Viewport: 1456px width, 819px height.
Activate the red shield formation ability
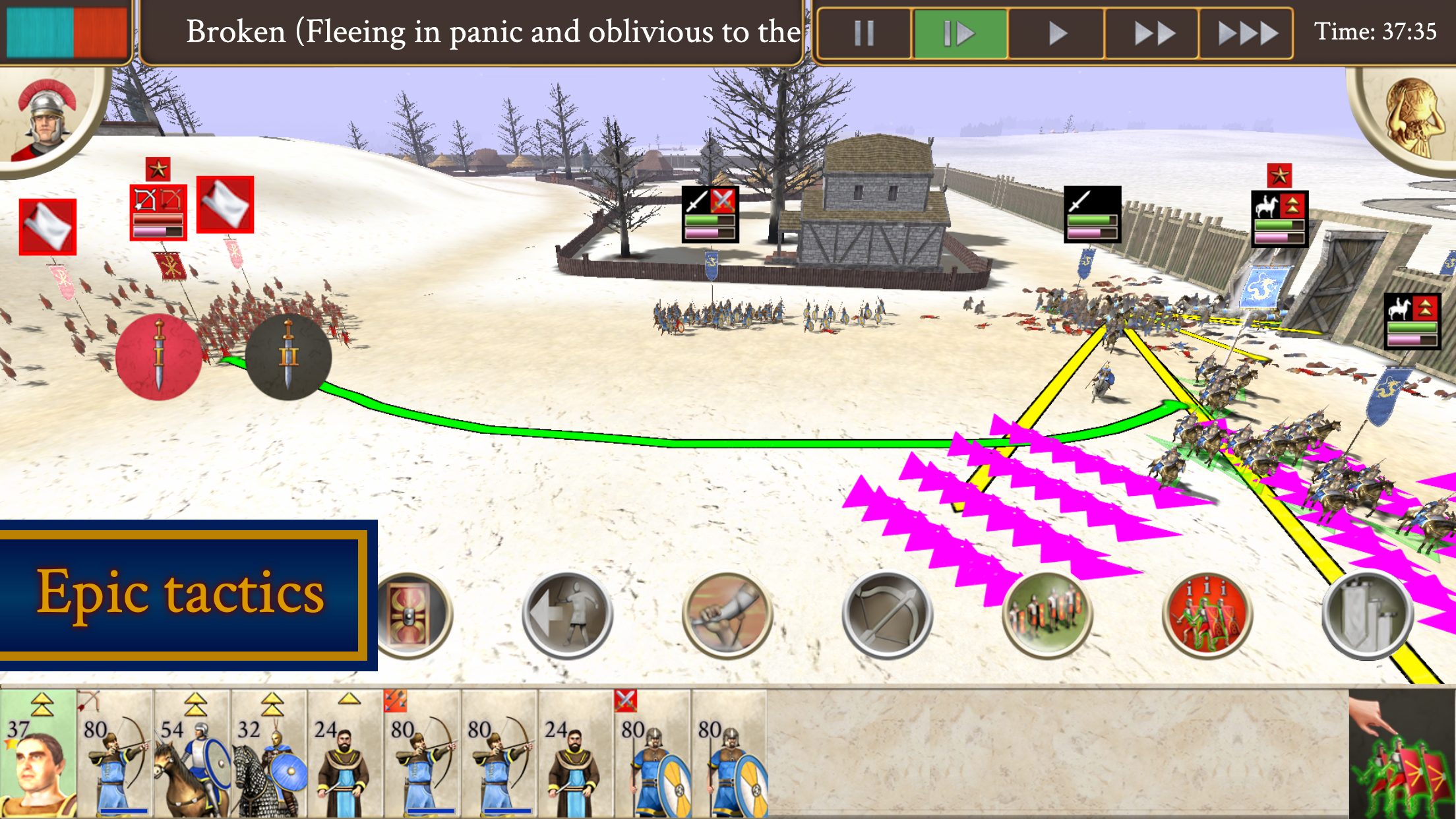pyautogui.click(x=410, y=615)
